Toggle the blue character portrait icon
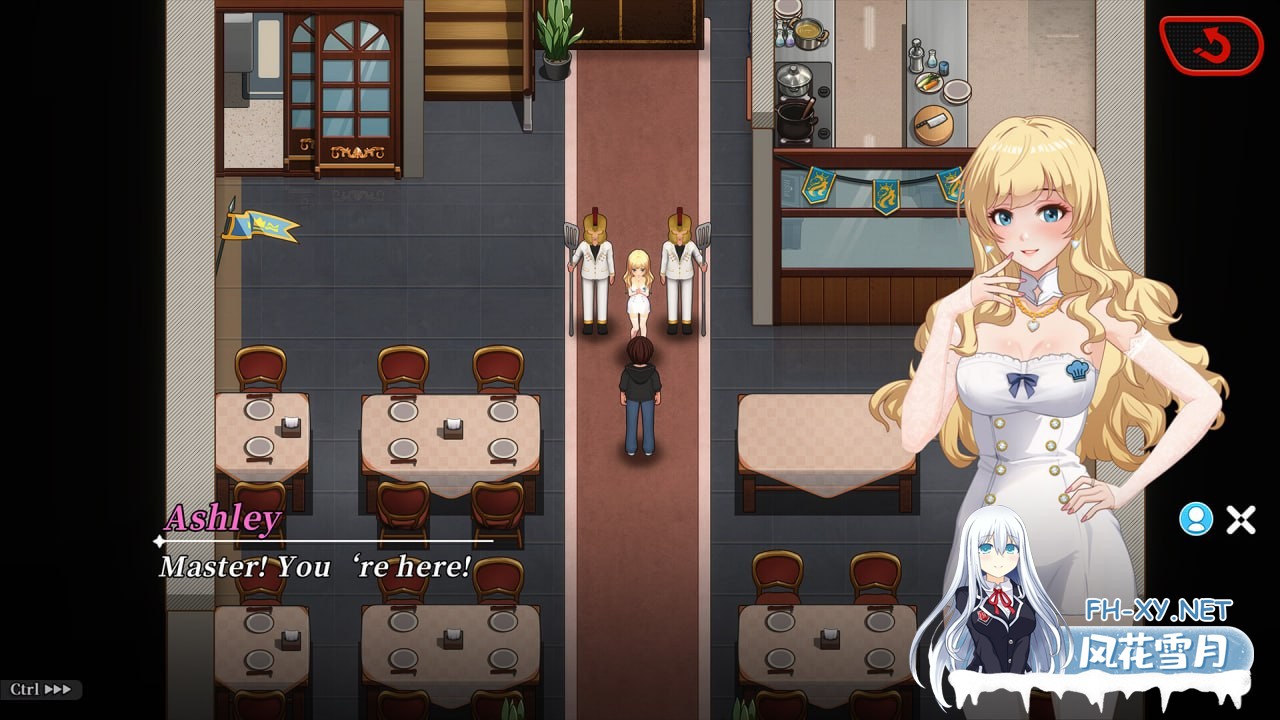 click(1195, 518)
